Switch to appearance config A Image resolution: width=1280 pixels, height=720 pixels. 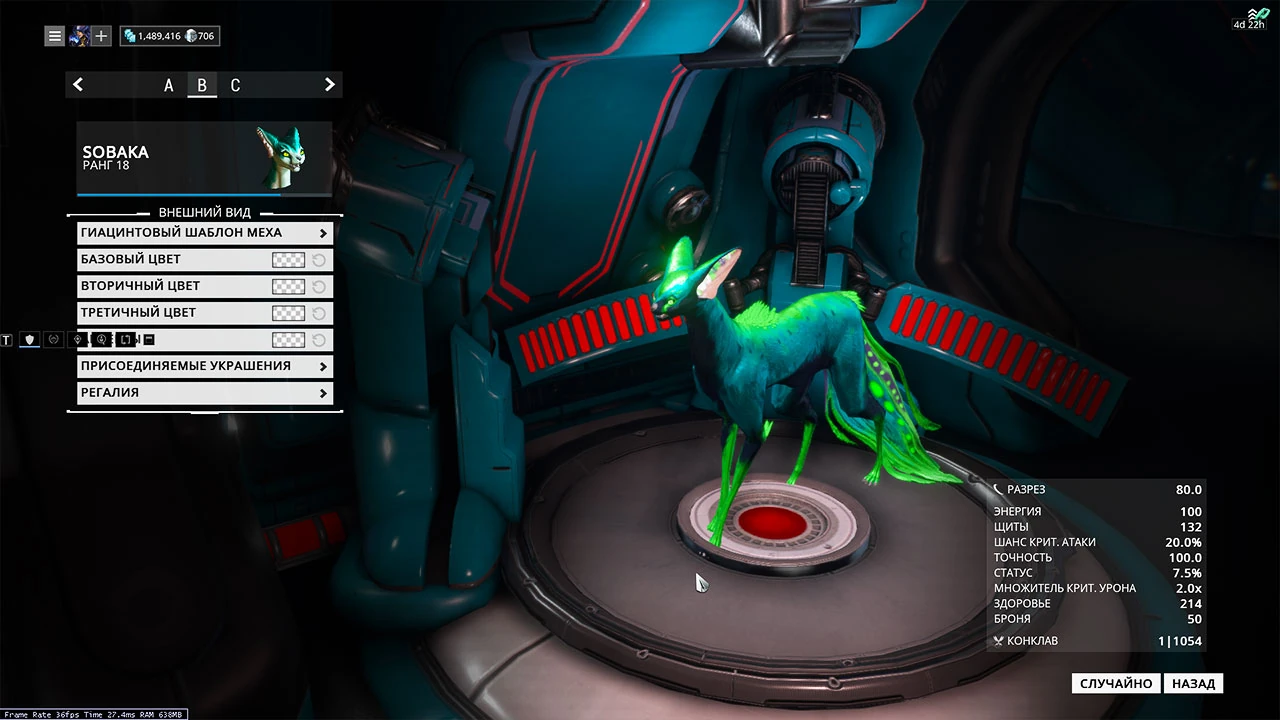(x=169, y=86)
